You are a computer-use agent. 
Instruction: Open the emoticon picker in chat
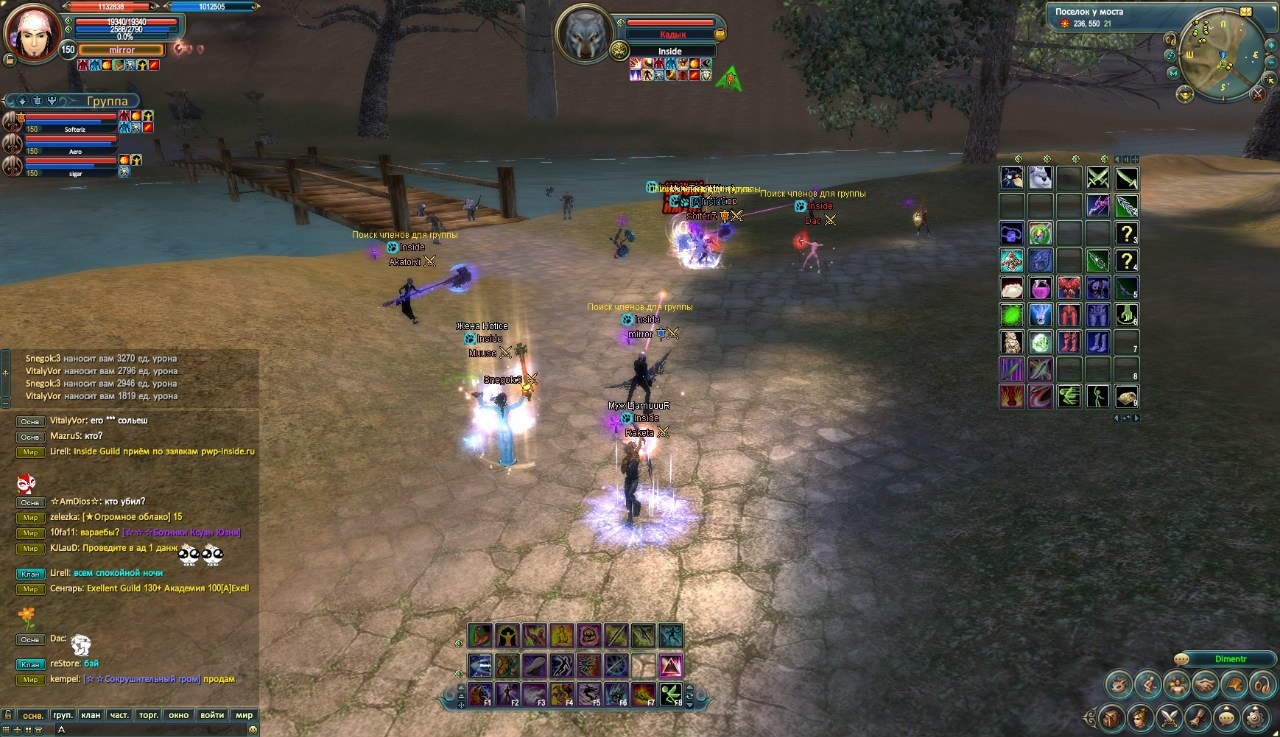(253, 730)
